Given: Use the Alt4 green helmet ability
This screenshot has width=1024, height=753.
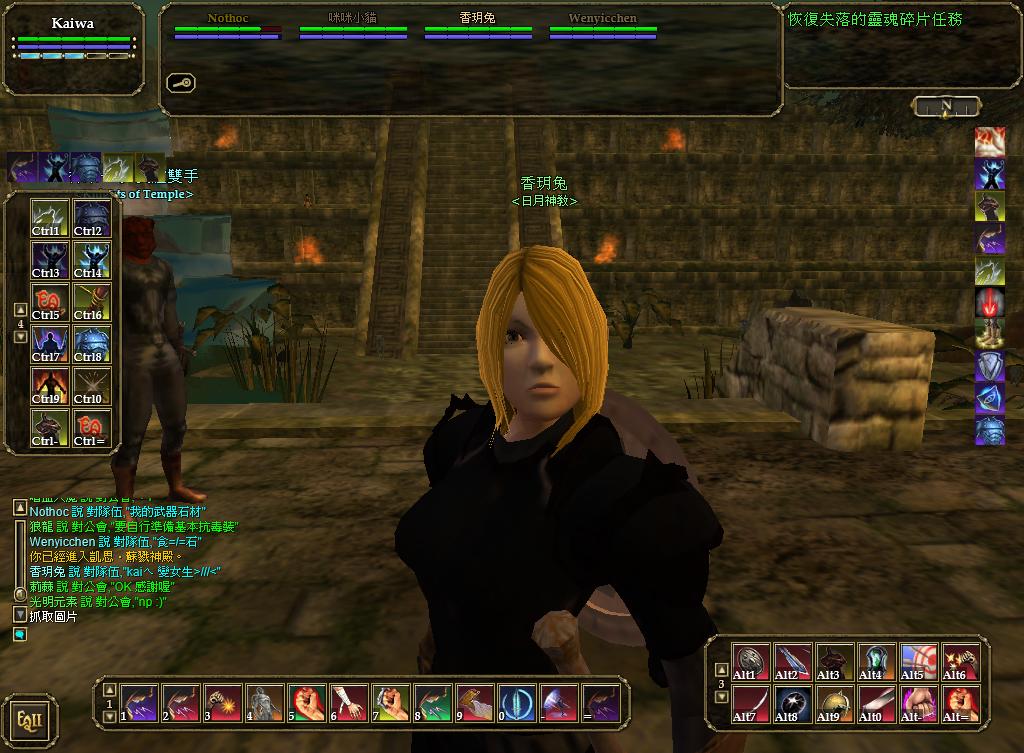Looking at the screenshot, I should [877, 662].
